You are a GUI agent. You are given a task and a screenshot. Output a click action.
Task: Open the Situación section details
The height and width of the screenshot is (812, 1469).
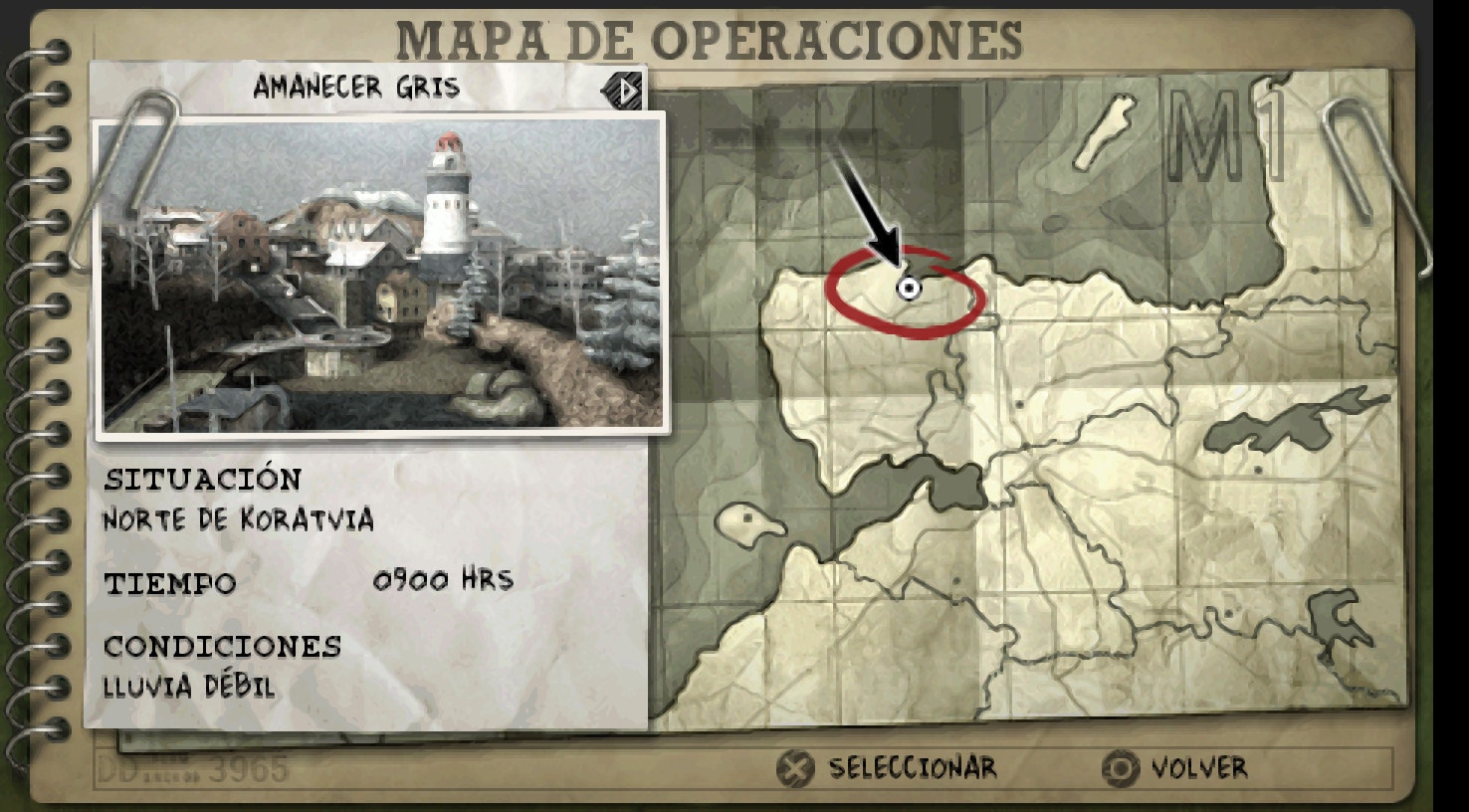[x=202, y=479]
